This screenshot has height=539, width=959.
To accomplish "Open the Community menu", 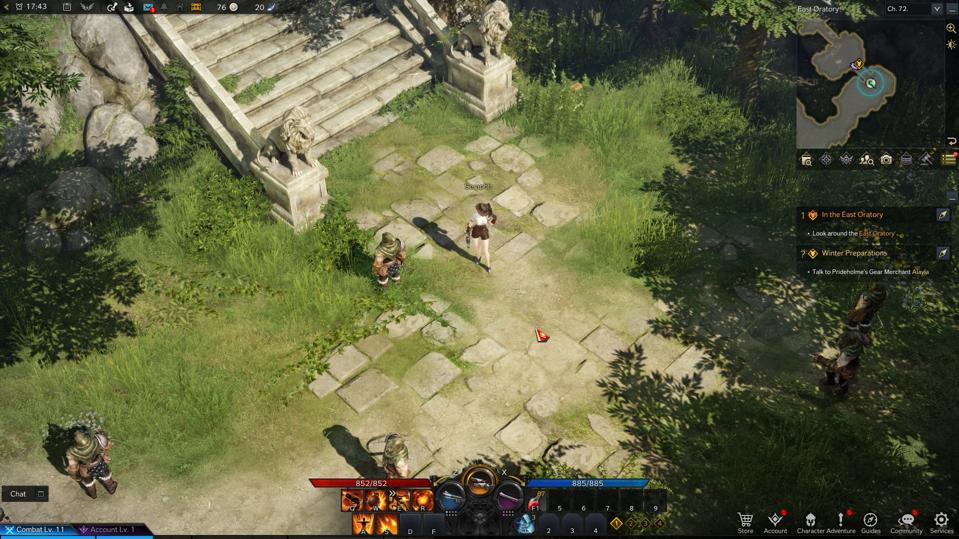I will (x=906, y=521).
